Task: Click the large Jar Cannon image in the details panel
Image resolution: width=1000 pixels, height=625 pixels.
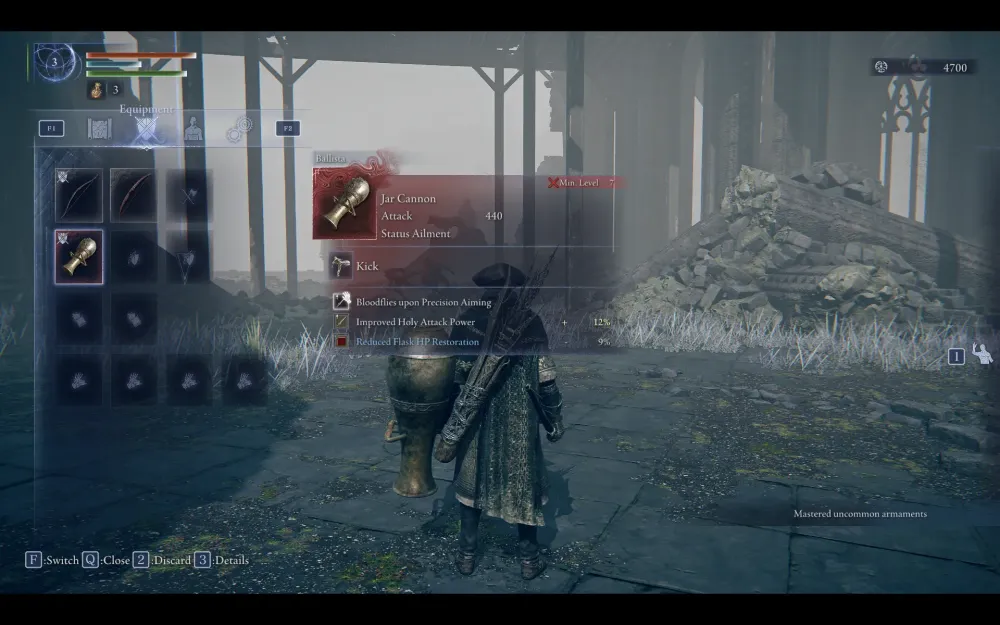Action: (x=345, y=204)
